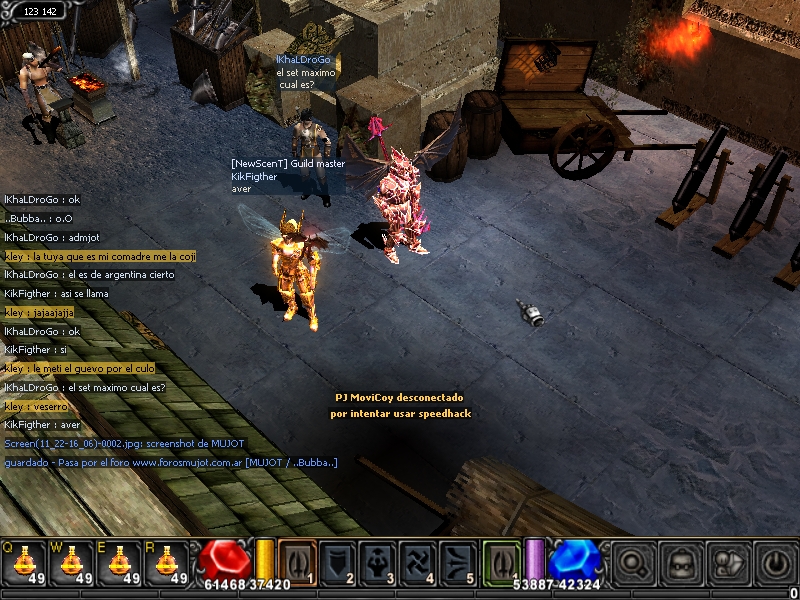This screenshot has width=800, height=600.
Task: Select skill slot 2 with shield icon
Action: [x=338, y=561]
